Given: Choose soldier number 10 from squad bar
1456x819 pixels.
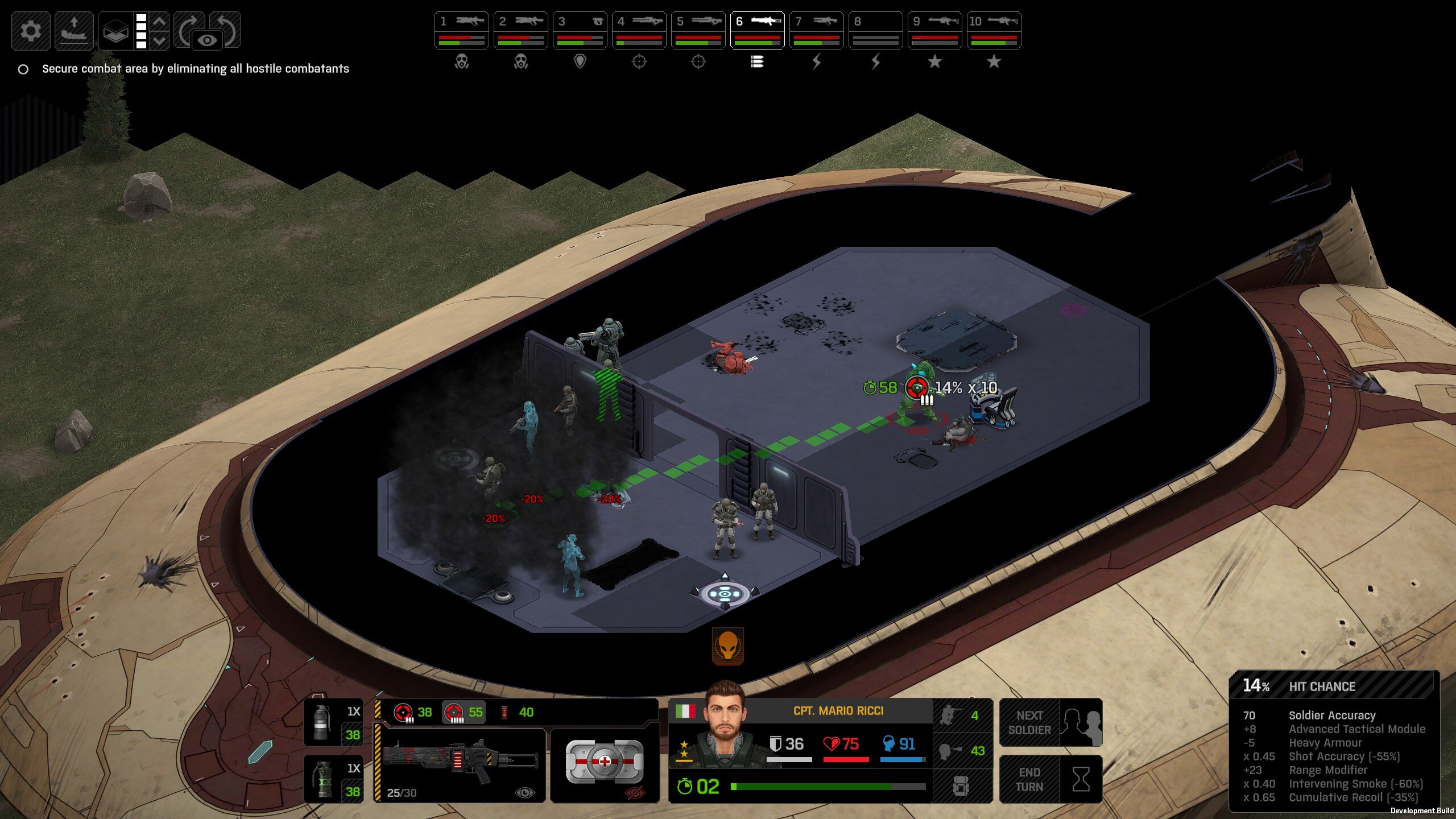Looking at the screenshot, I should click(x=994, y=30).
